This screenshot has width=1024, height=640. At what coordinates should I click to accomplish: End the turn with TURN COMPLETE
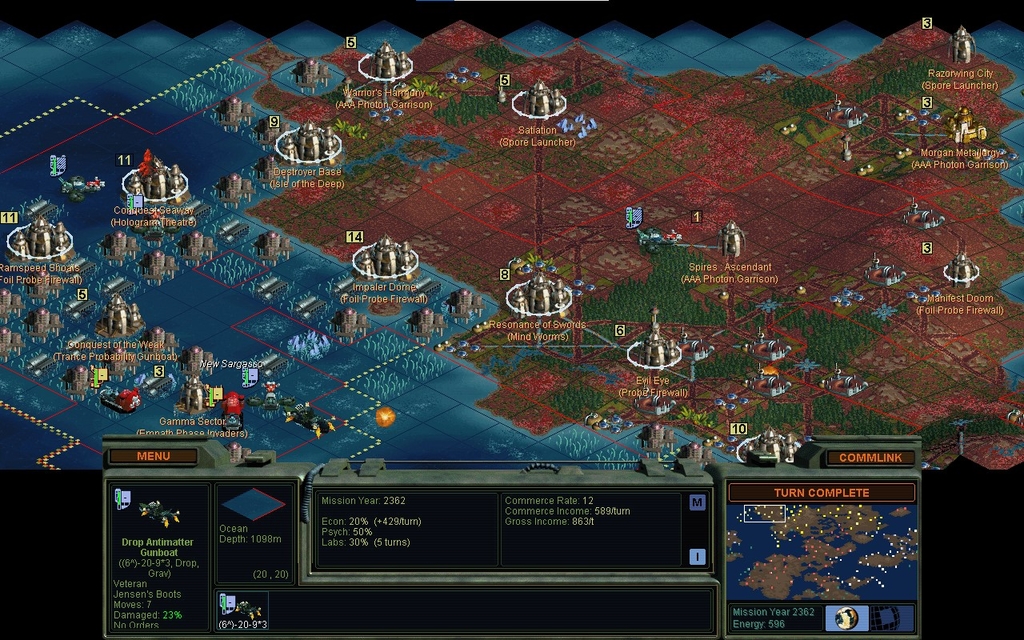821,492
